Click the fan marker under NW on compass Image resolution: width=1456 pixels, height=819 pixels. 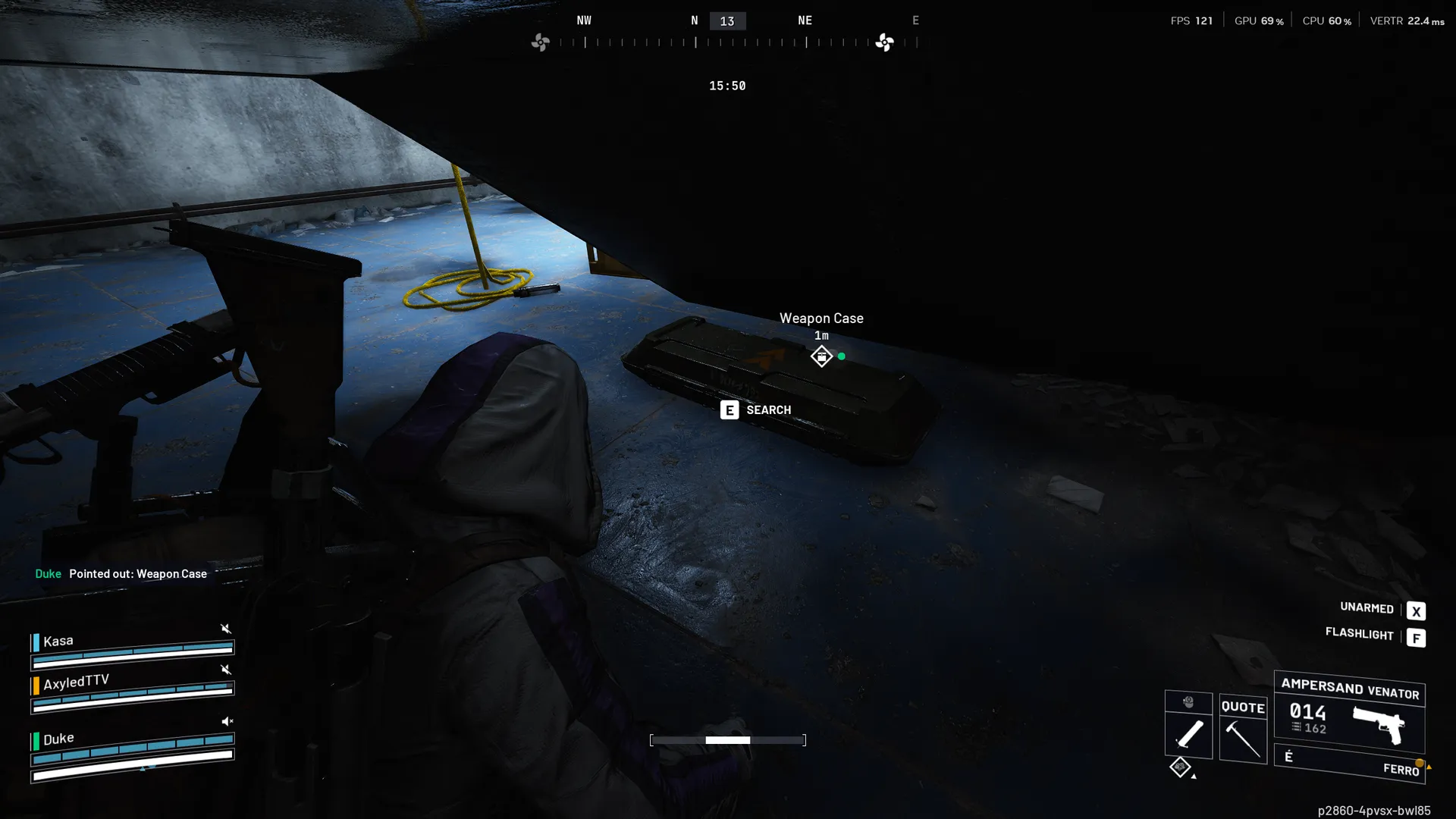(540, 42)
